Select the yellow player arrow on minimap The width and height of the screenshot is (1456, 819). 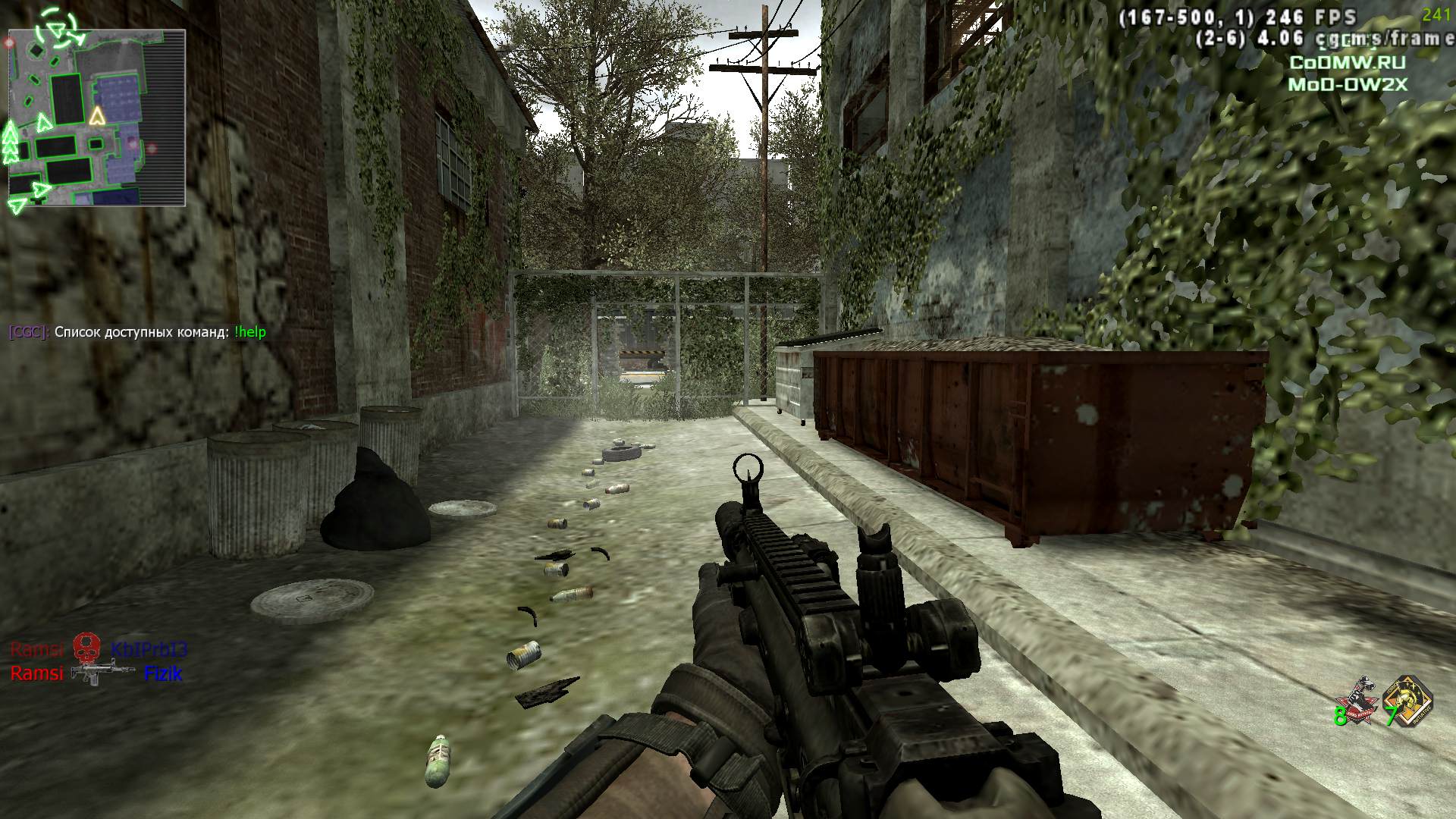[96, 116]
